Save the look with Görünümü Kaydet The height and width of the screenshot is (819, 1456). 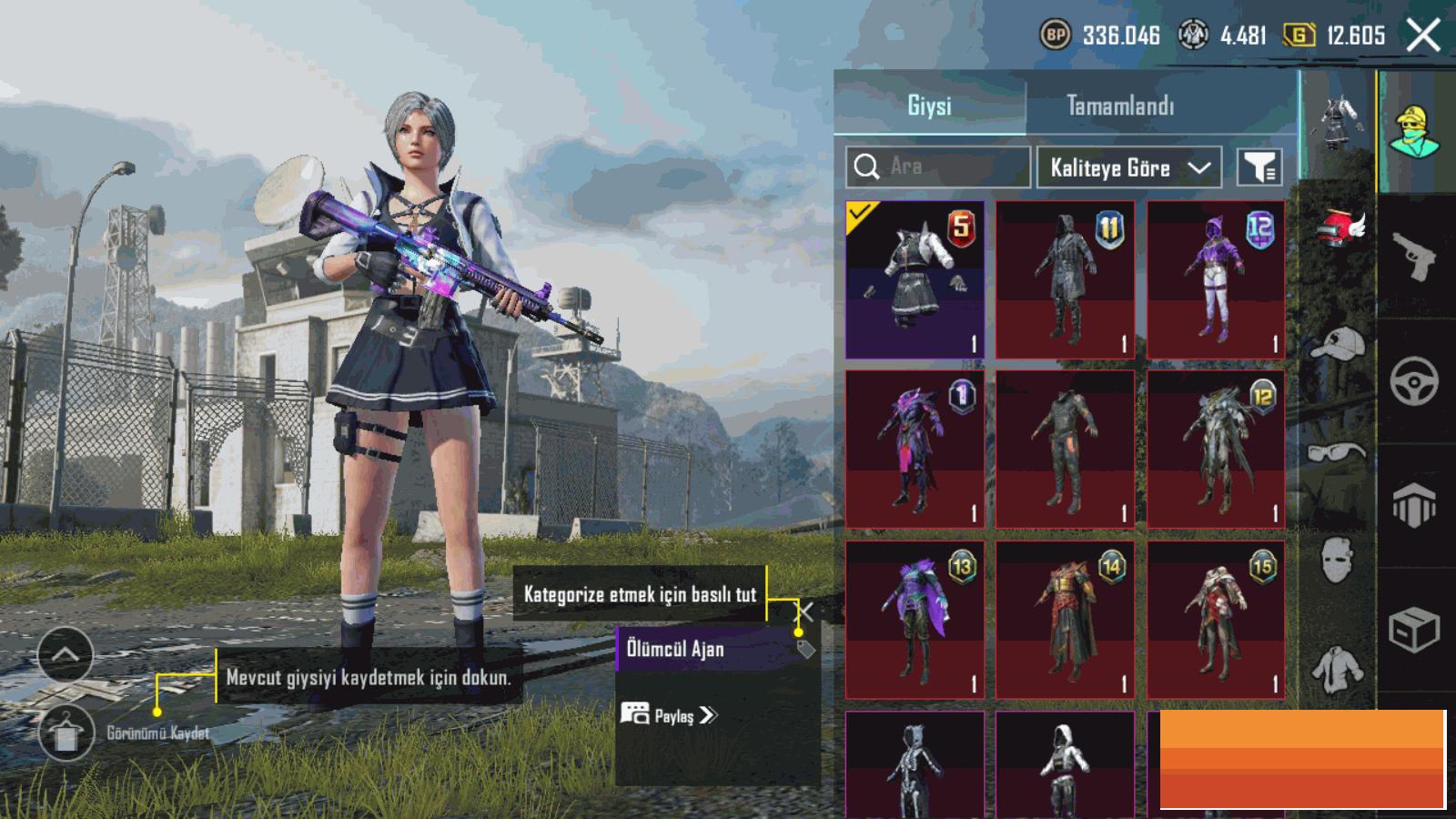pos(66,733)
